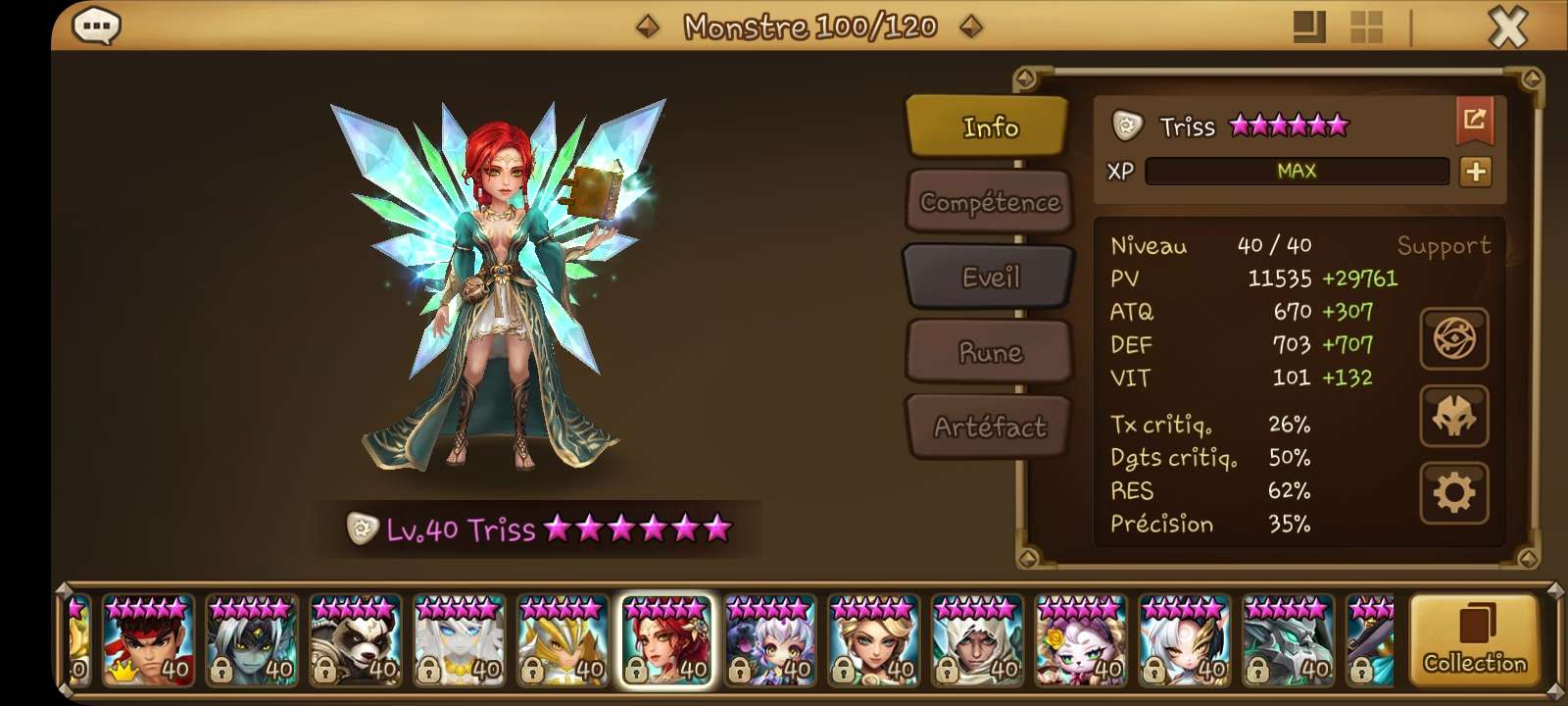The width and height of the screenshot is (1568, 706).
Task: Open the gear settings icon
Action: pos(1454,495)
